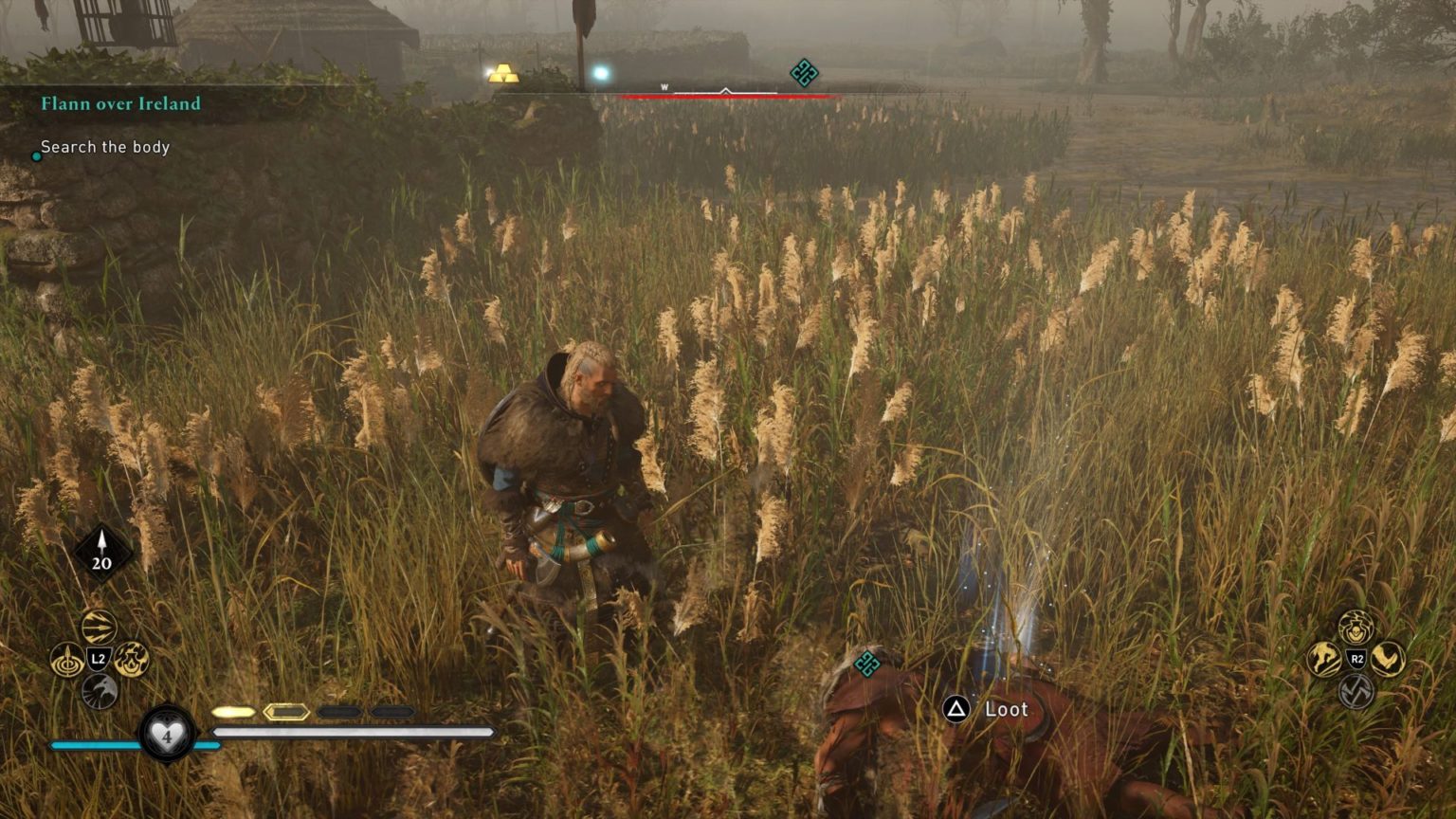
Task: Click the arrow counter showing 20
Action: [100, 551]
